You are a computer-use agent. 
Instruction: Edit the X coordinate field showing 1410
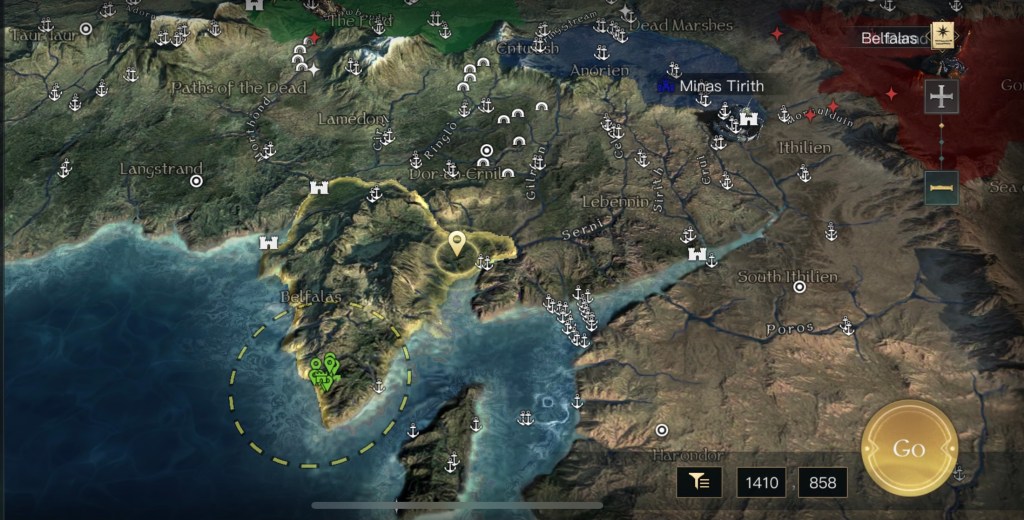[x=761, y=483]
